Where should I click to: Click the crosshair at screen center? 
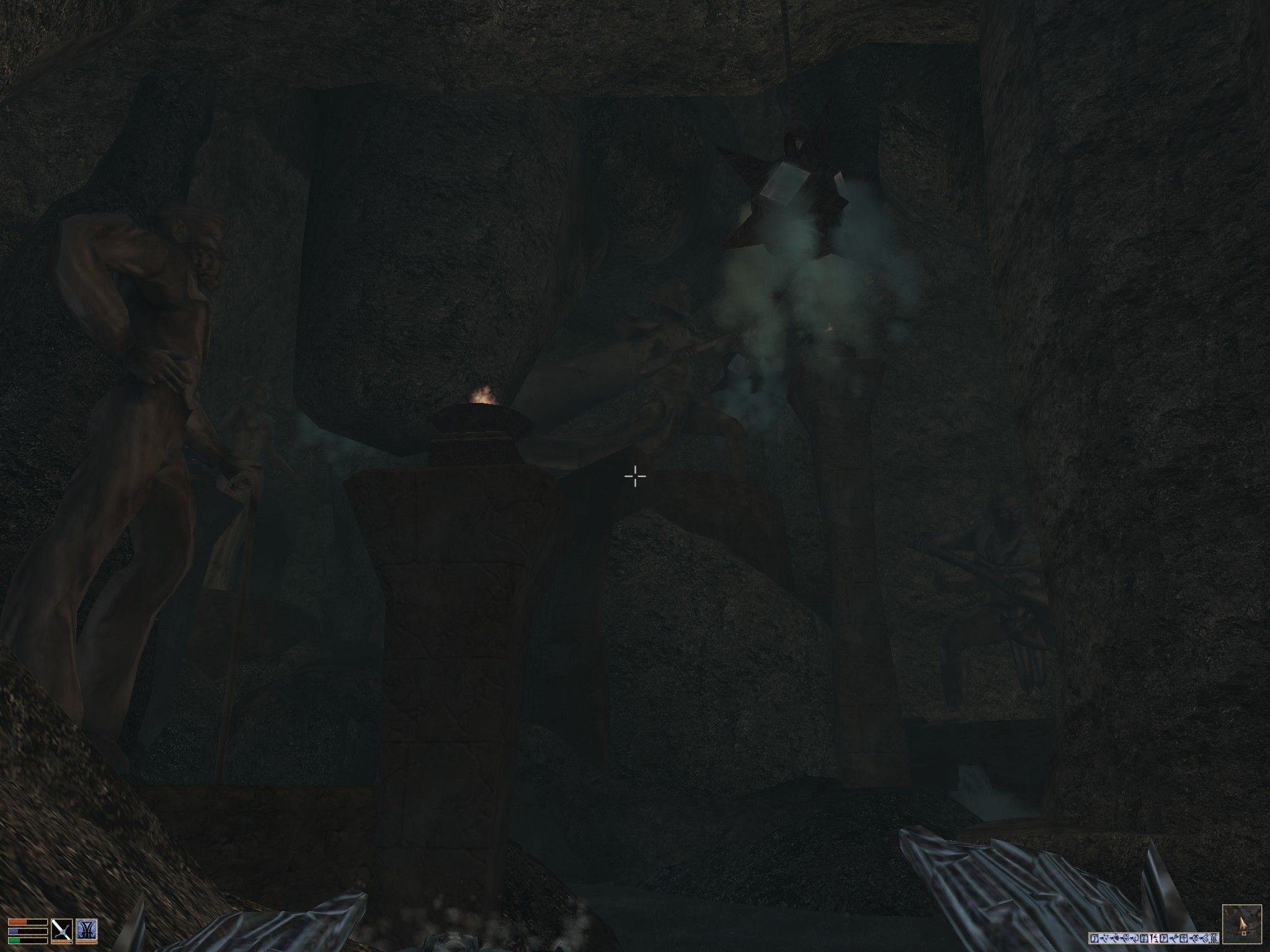pos(635,476)
